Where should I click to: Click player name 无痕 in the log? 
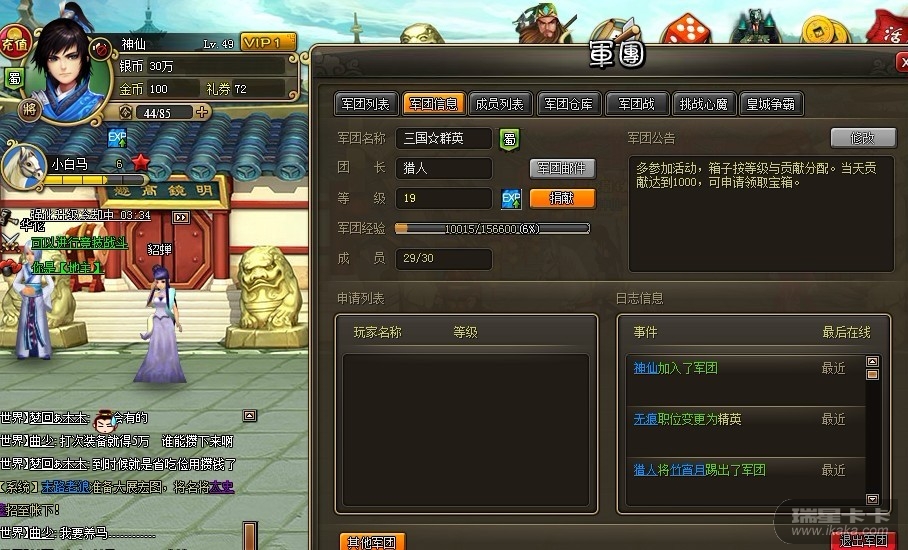645,419
